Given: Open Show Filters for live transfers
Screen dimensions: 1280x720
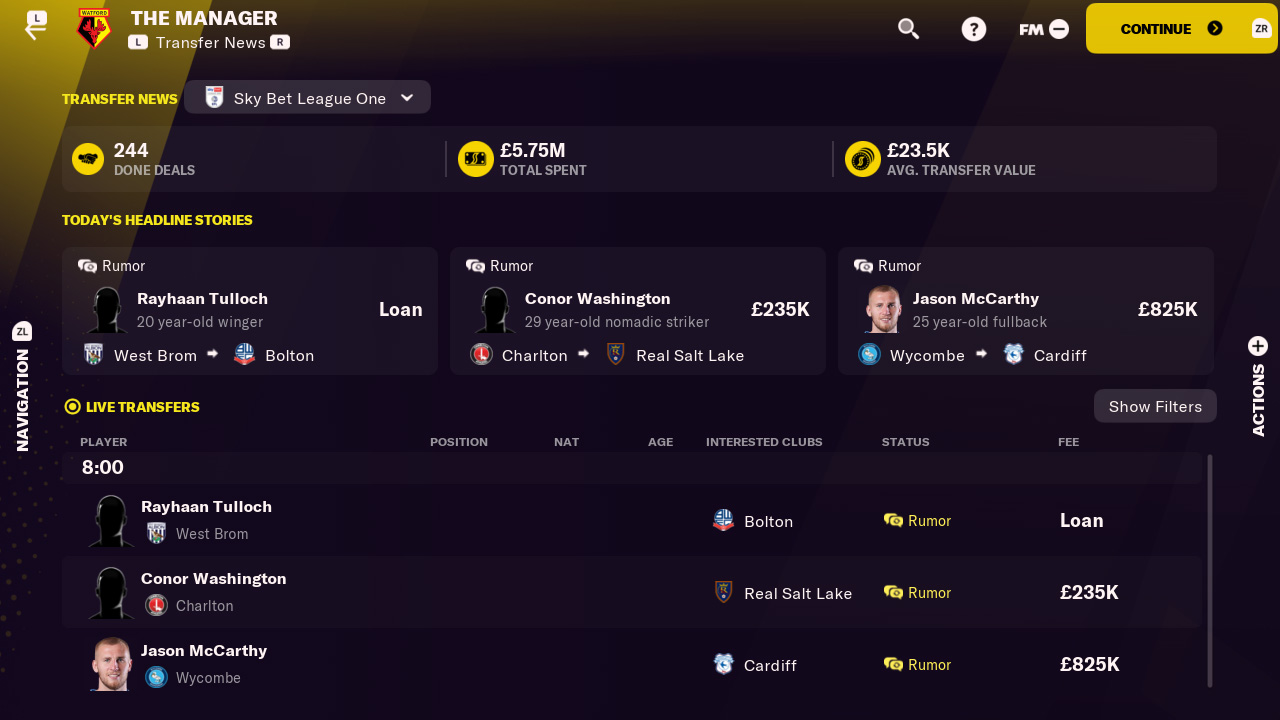Looking at the screenshot, I should (1154, 406).
